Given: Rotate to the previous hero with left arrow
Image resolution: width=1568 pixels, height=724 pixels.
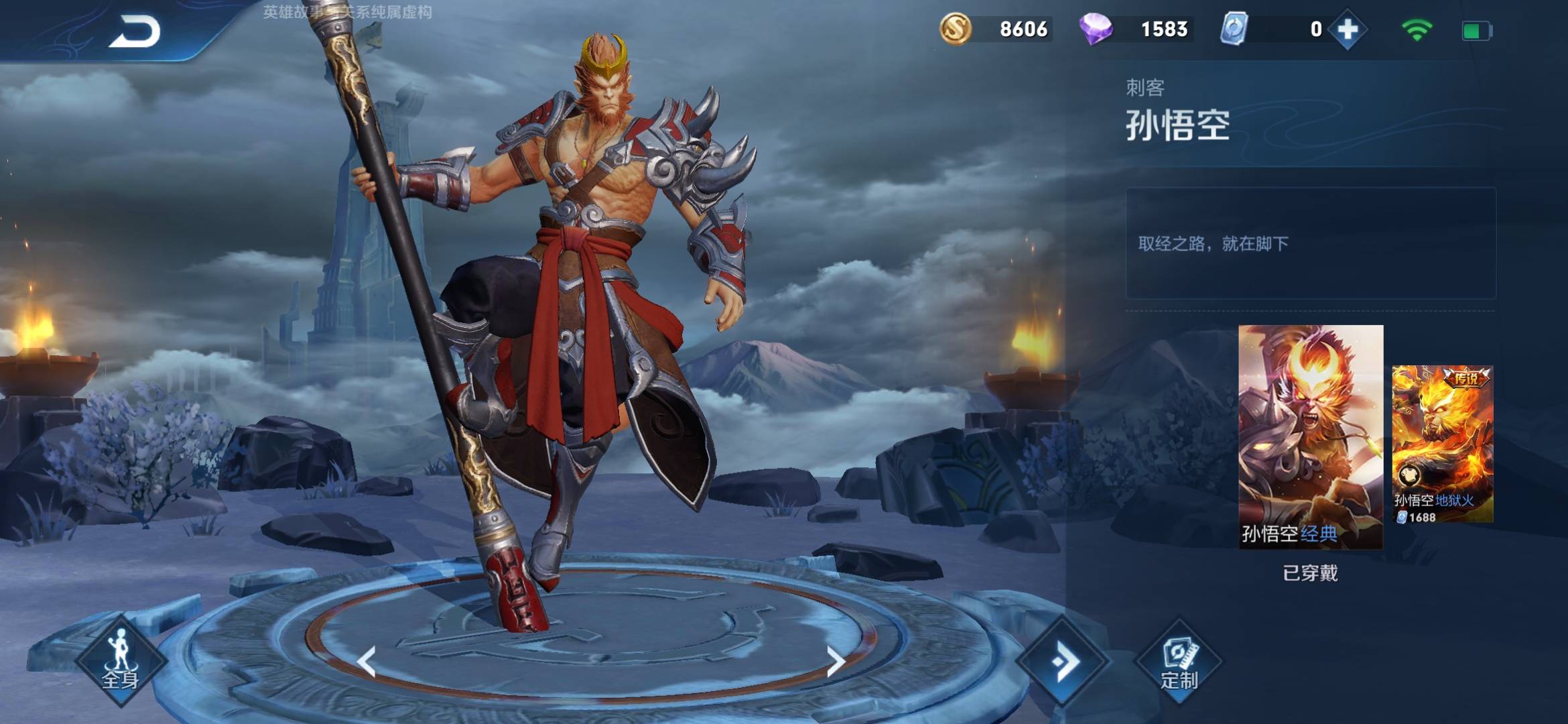Looking at the screenshot, I should (366, 662).
